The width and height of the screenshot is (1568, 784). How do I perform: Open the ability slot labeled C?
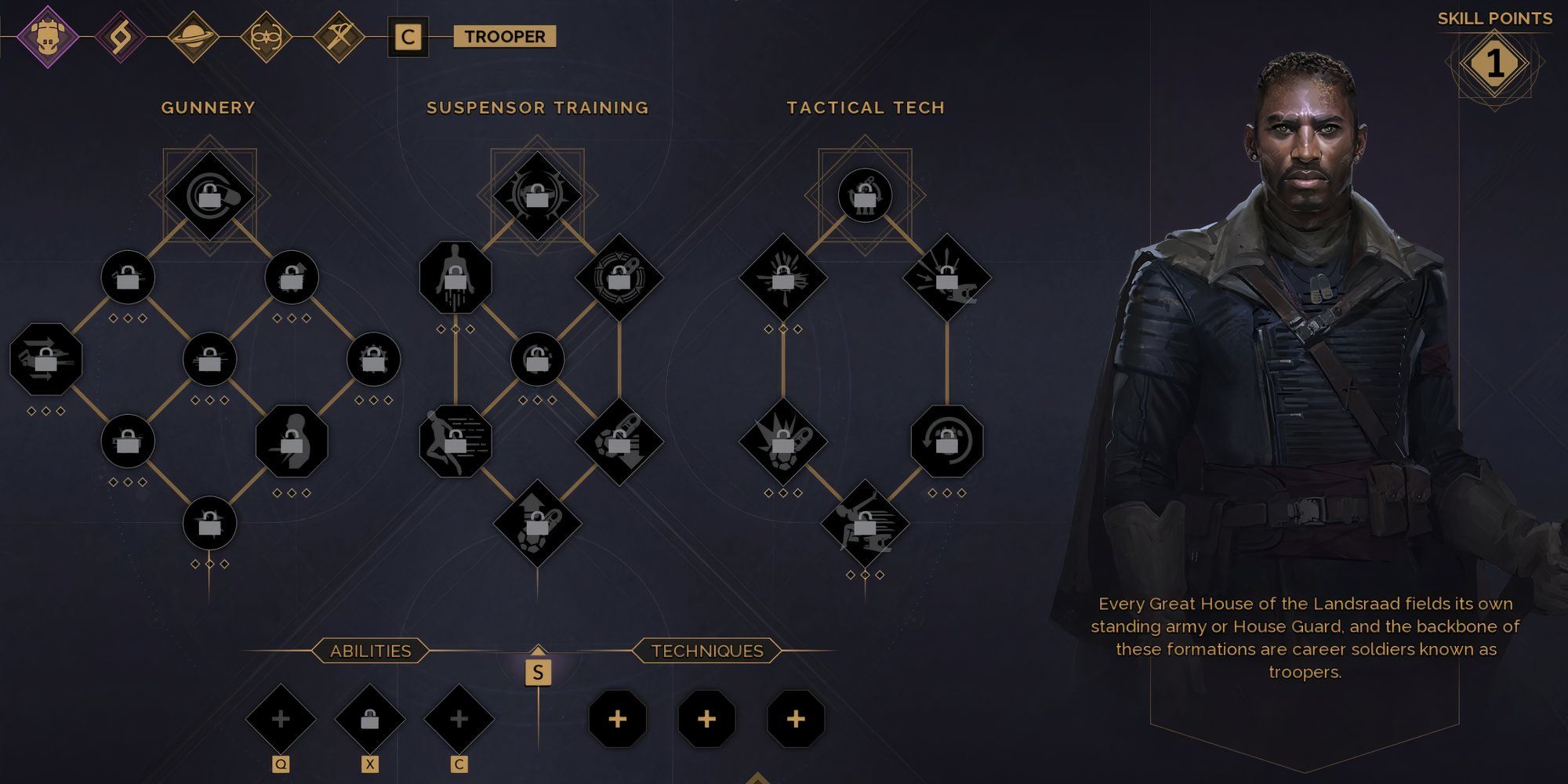coord(459,719)
